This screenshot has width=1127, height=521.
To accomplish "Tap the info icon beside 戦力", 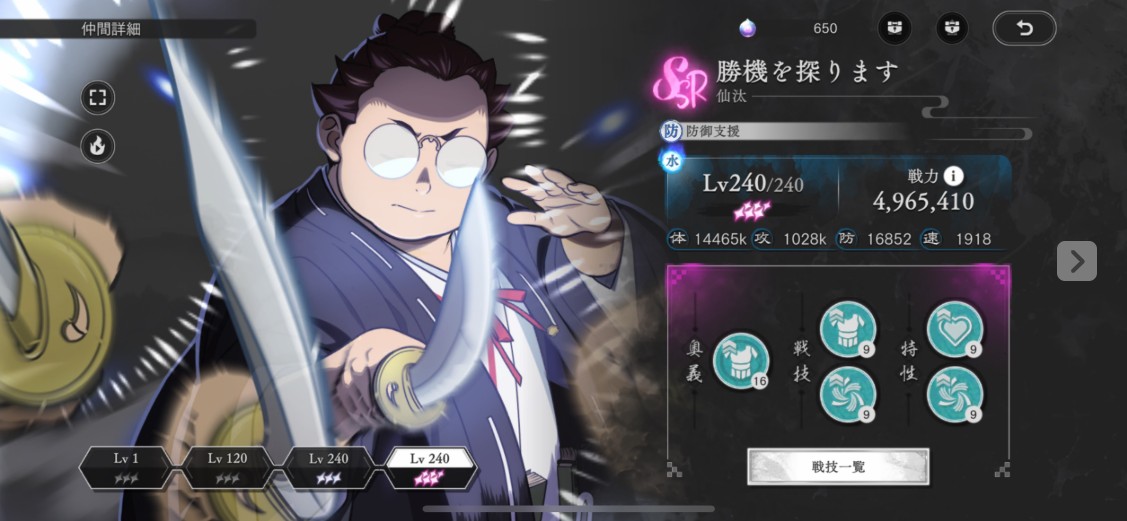I will coord(953,176).
